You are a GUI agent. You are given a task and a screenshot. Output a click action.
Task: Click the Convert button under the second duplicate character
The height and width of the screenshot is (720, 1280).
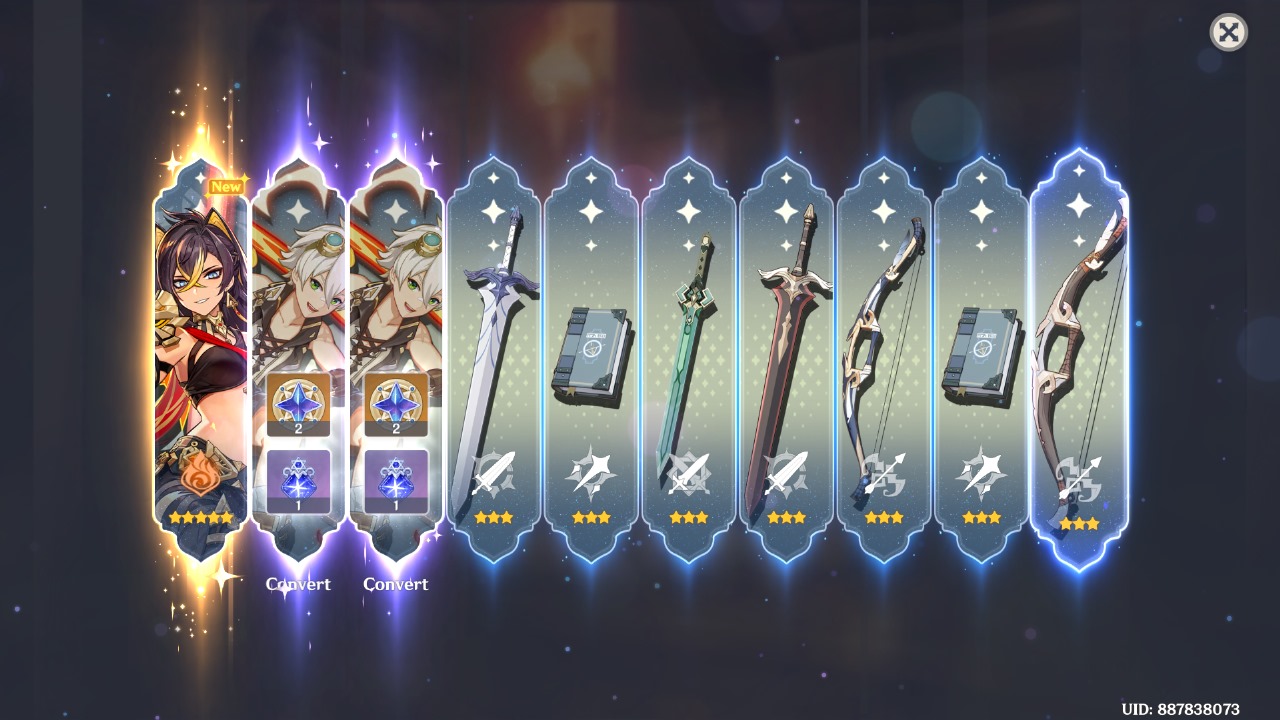[x=396, y=584]
